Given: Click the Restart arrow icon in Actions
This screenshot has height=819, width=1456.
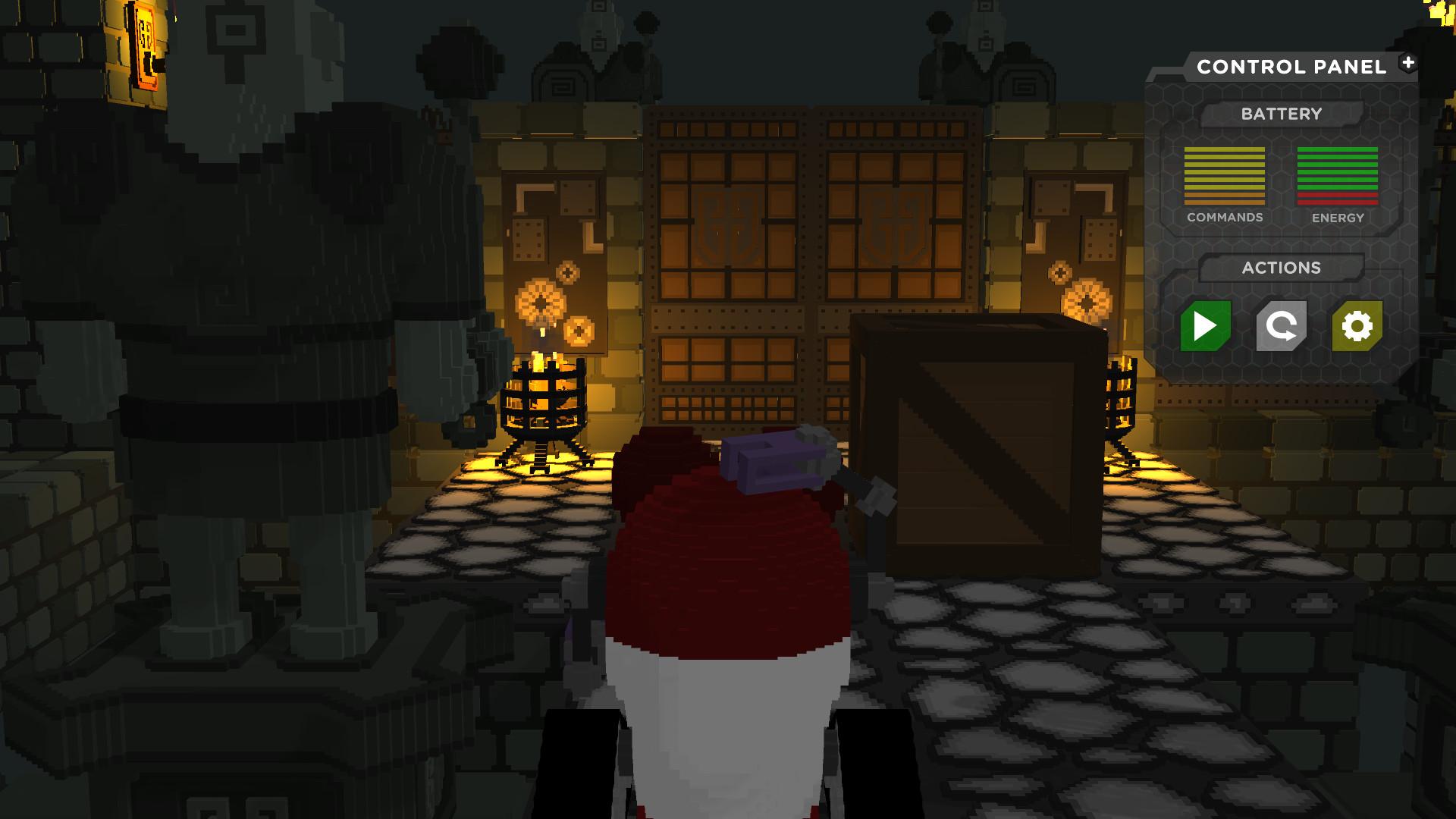Looking at the screenshot, I should tap(1282, 325).
